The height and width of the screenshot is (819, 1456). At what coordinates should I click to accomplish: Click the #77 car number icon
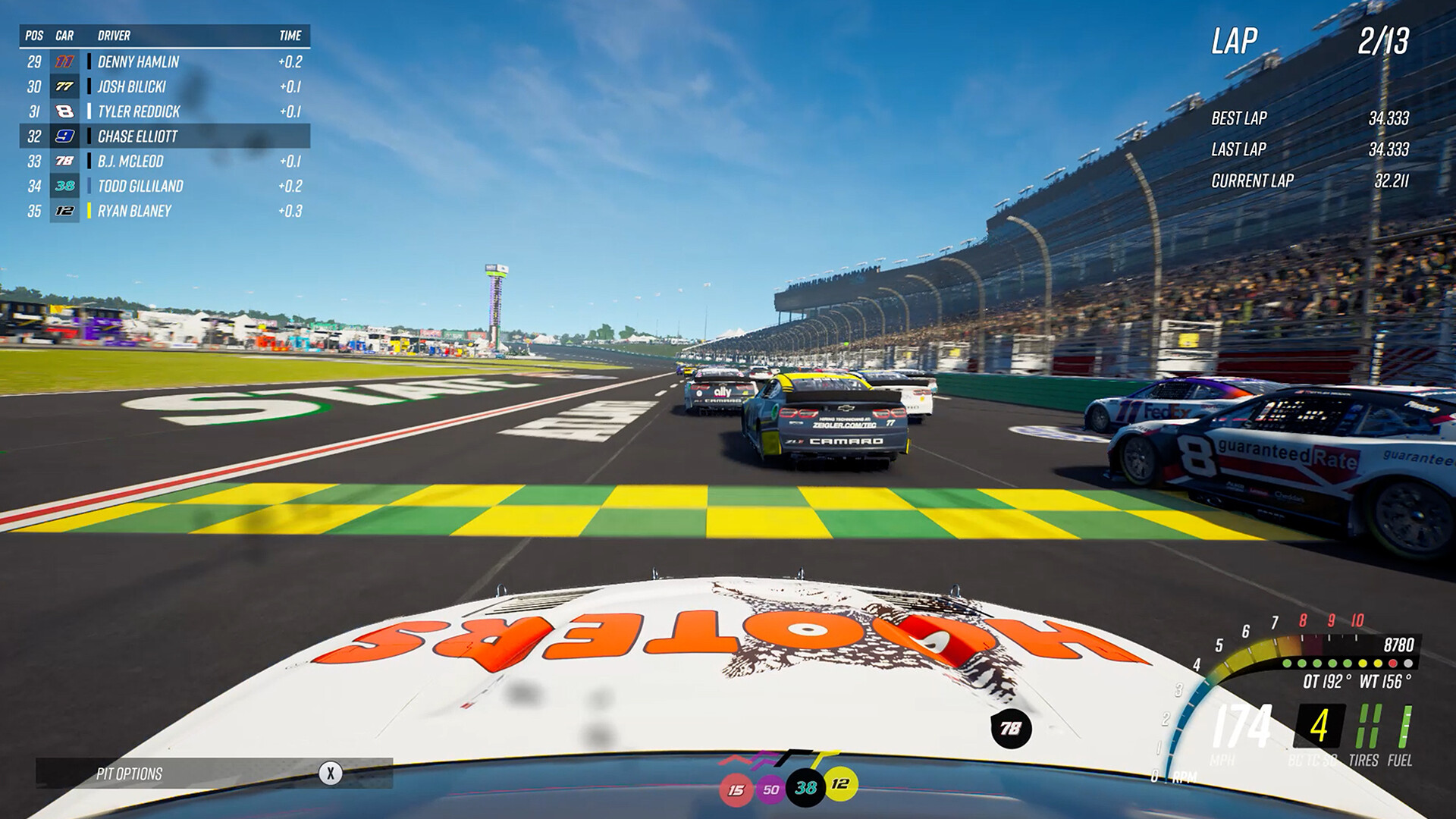(x=65, y=87)
